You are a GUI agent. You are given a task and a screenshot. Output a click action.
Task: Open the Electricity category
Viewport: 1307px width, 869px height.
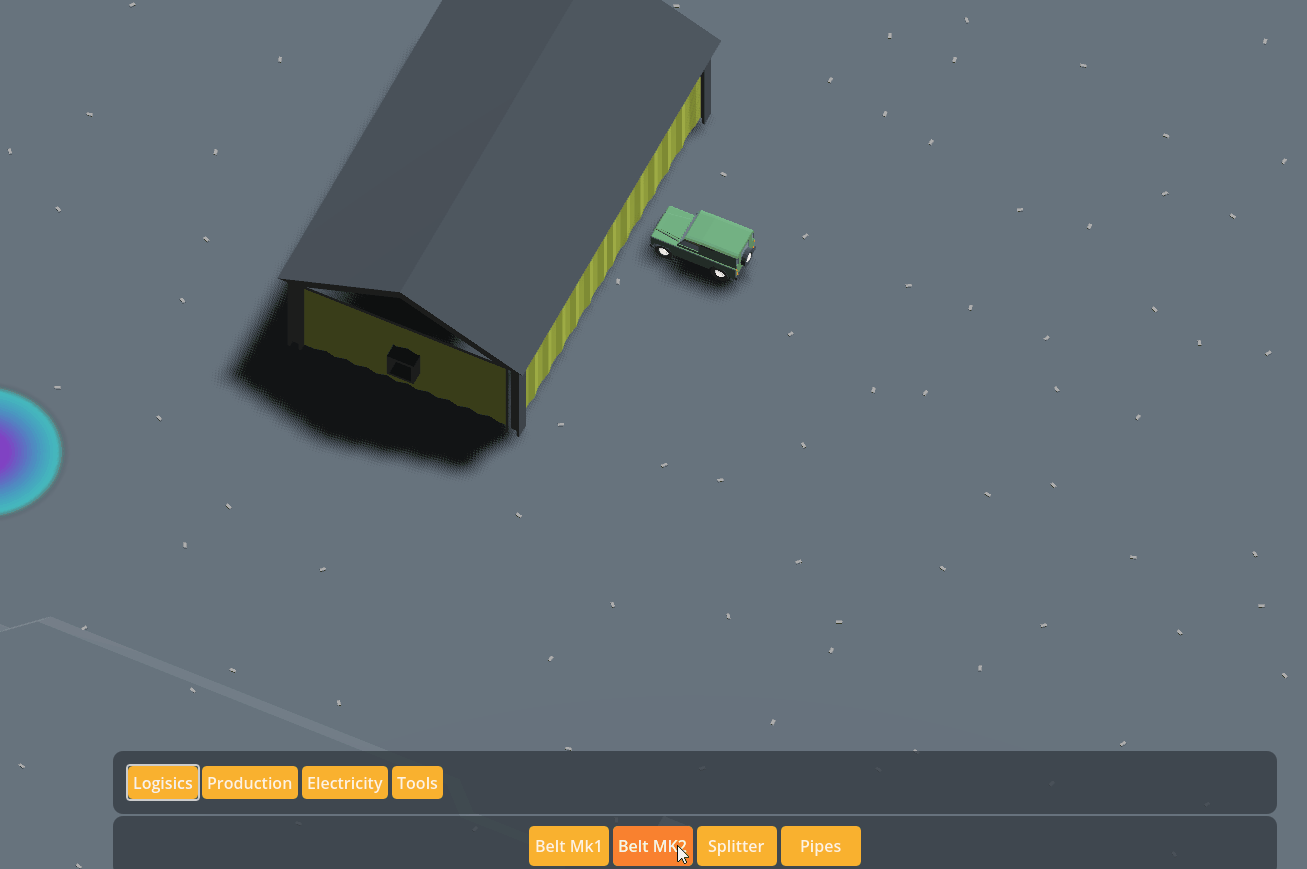pyautogui.click(x=344, y=782)
